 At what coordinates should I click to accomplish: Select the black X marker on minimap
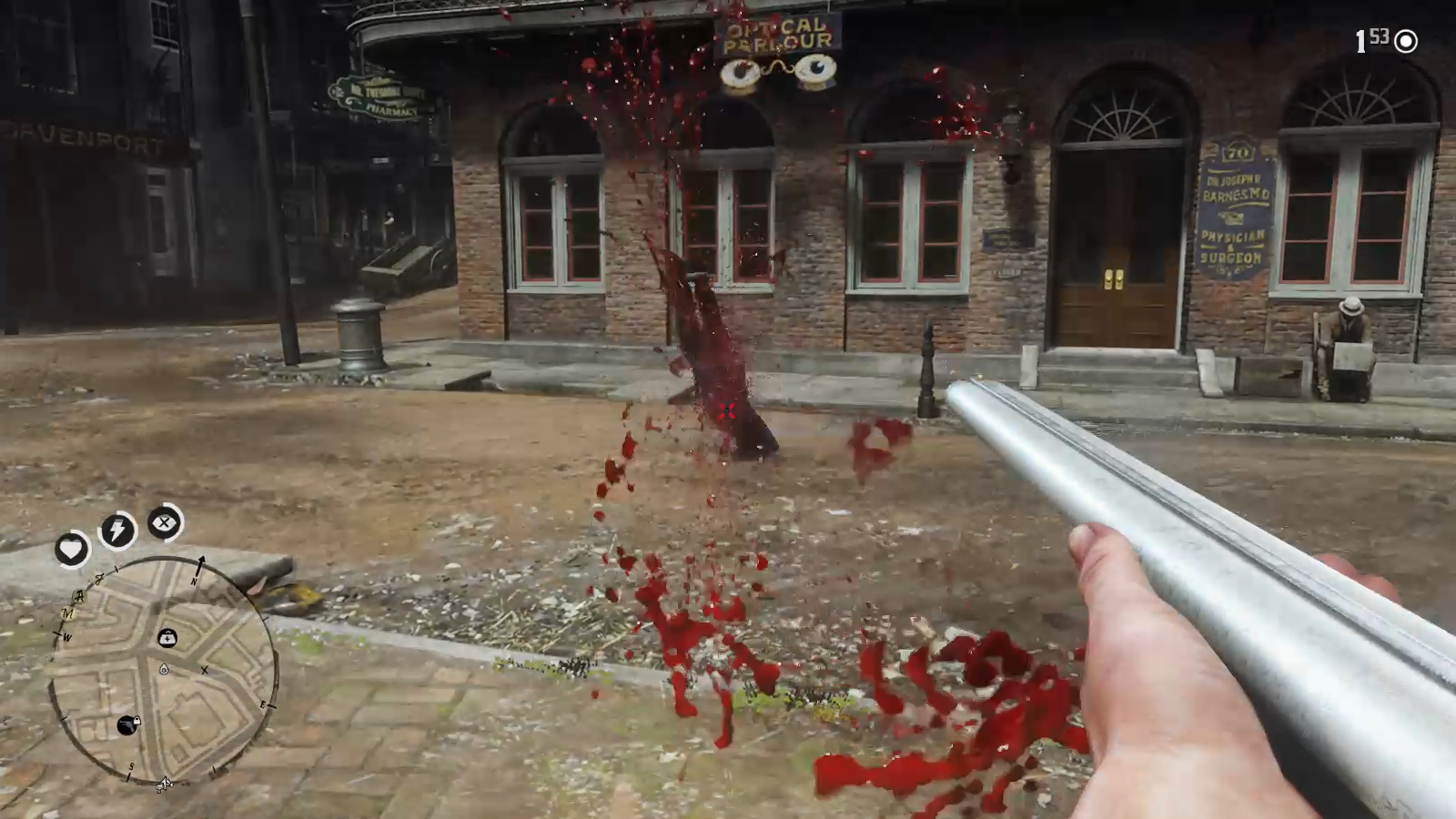pyautogui.click(x=205, y=671)
